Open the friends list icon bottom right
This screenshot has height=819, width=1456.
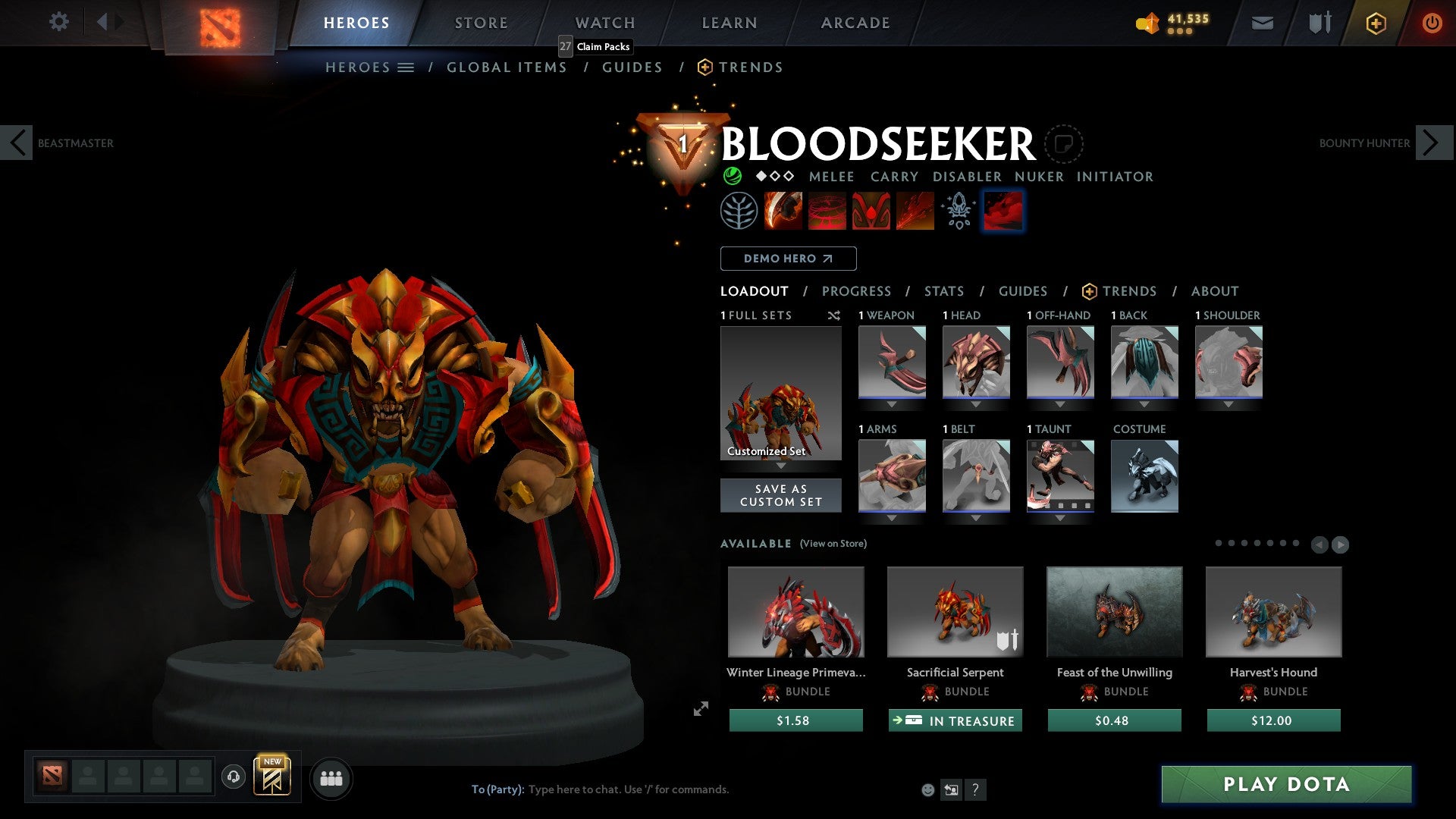coord(331,778)
